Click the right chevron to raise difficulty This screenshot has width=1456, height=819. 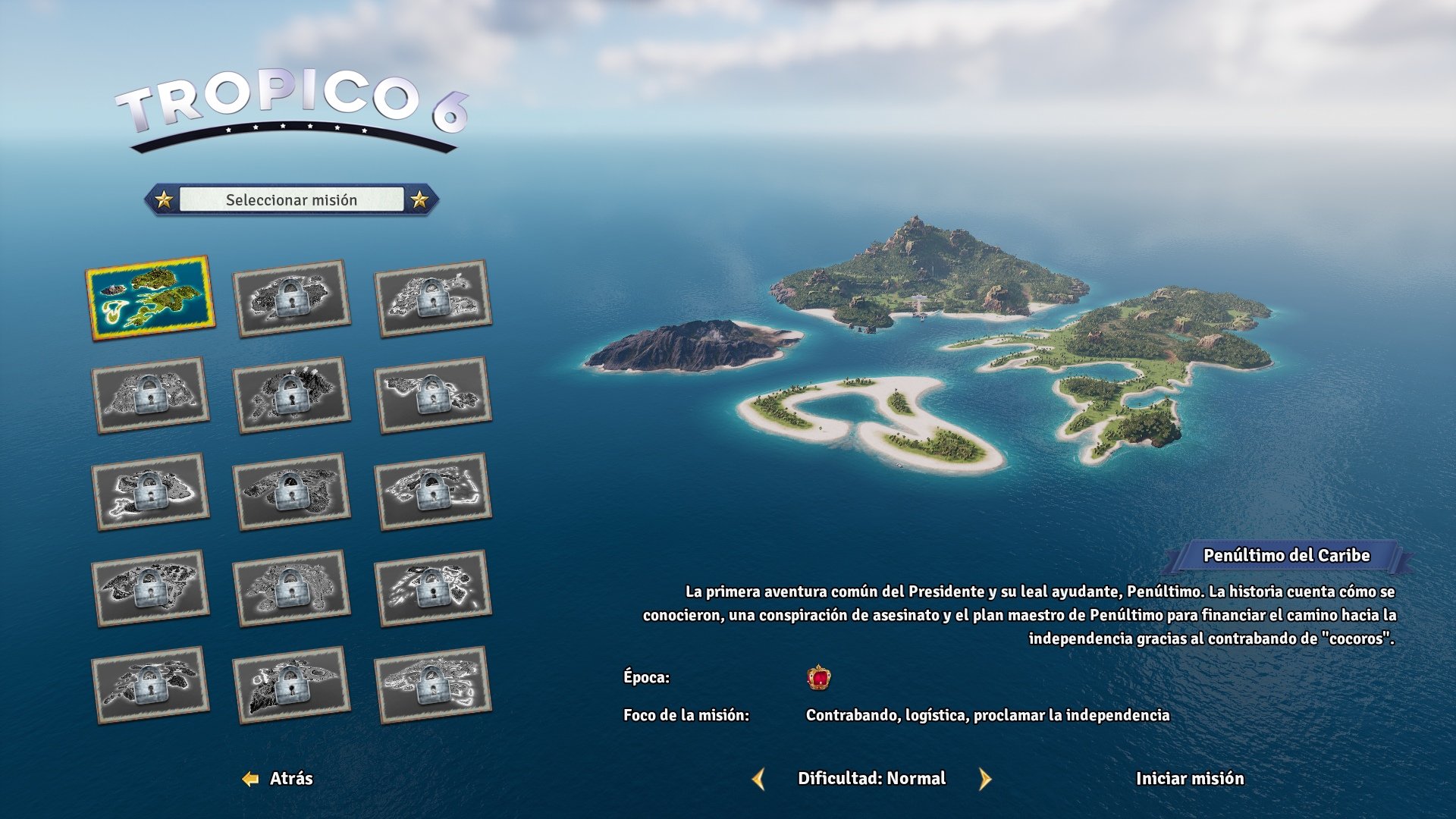tap(986, 778)
